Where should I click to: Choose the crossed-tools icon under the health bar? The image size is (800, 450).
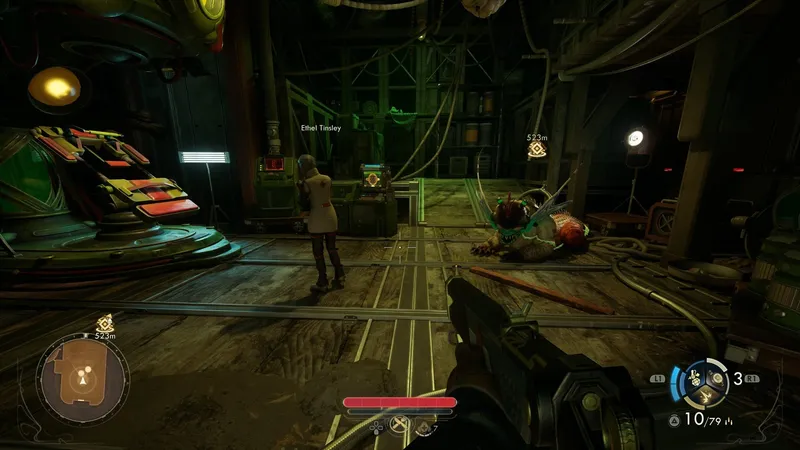398,425
